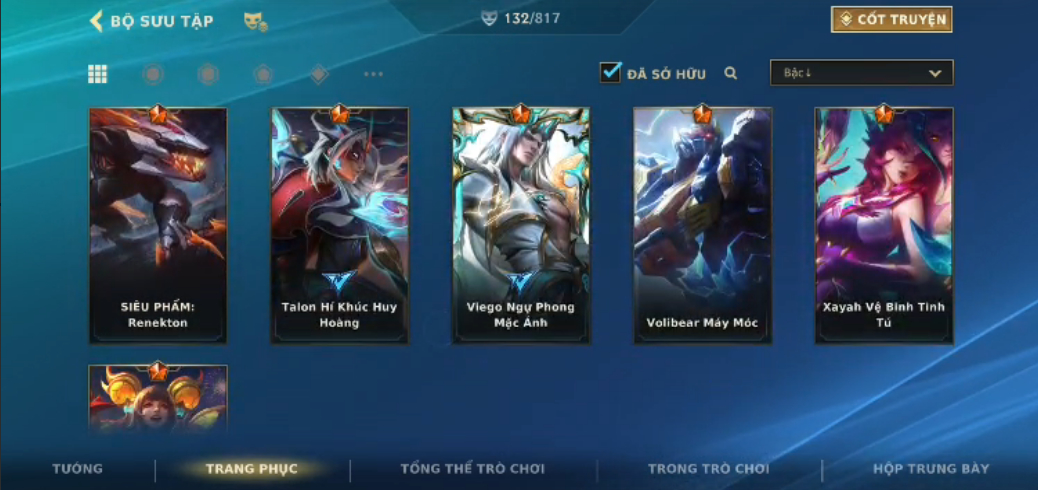Select the Trang Phục tab
Image resolution: width=1038 pixels, height=490 pixels.
pyautogui.click(x=252, y=469)
